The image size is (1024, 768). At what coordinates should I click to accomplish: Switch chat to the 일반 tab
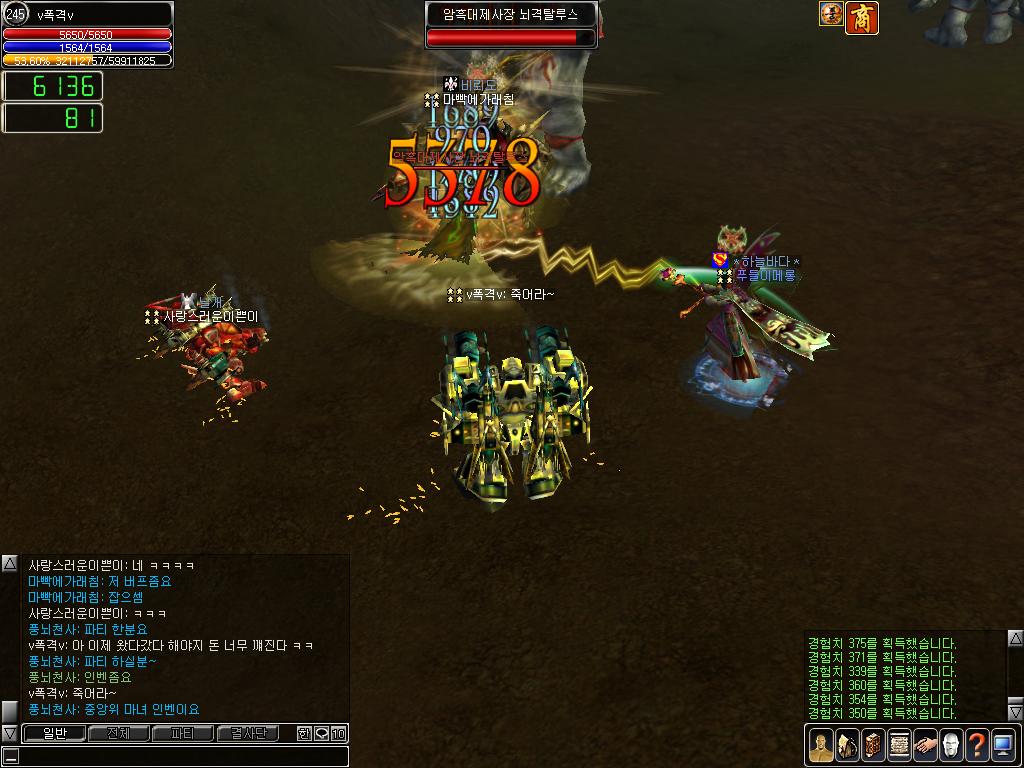(x=53, y=733)
